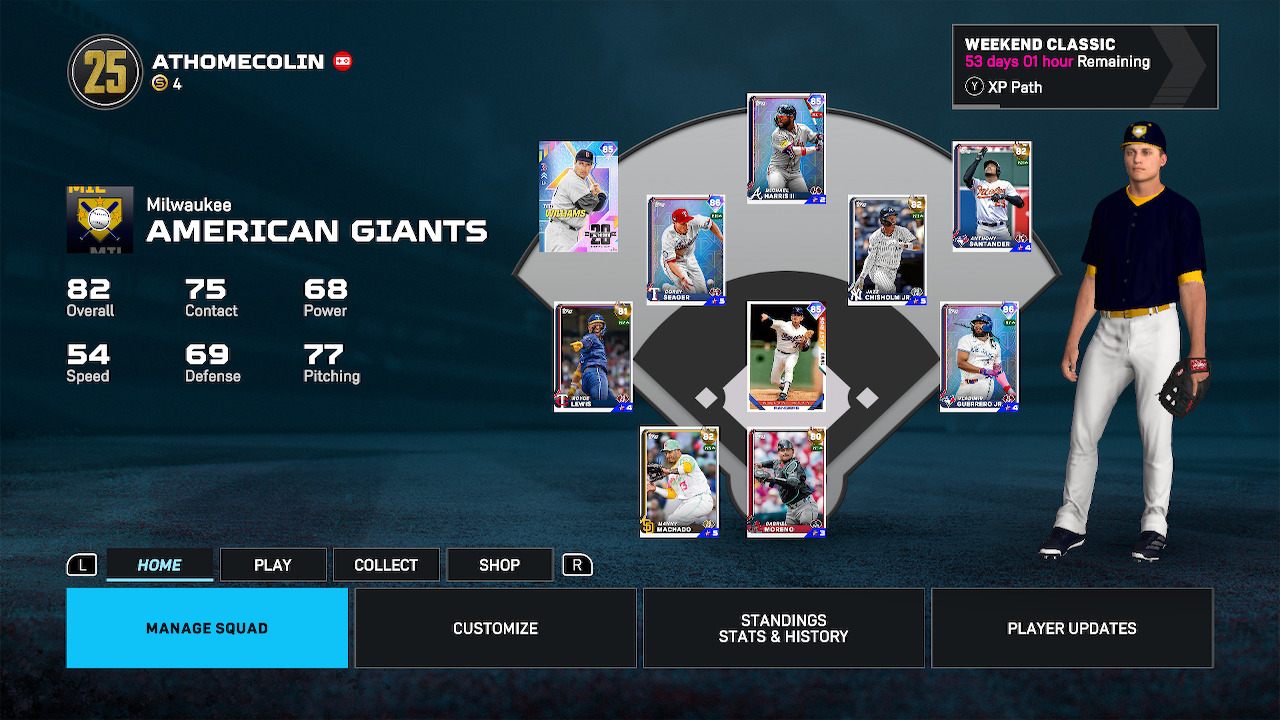Image resolution: width=1280 pixels, height=720 pixels.
Task: Switch to the PLAY tab
Action: click(272, 564)
